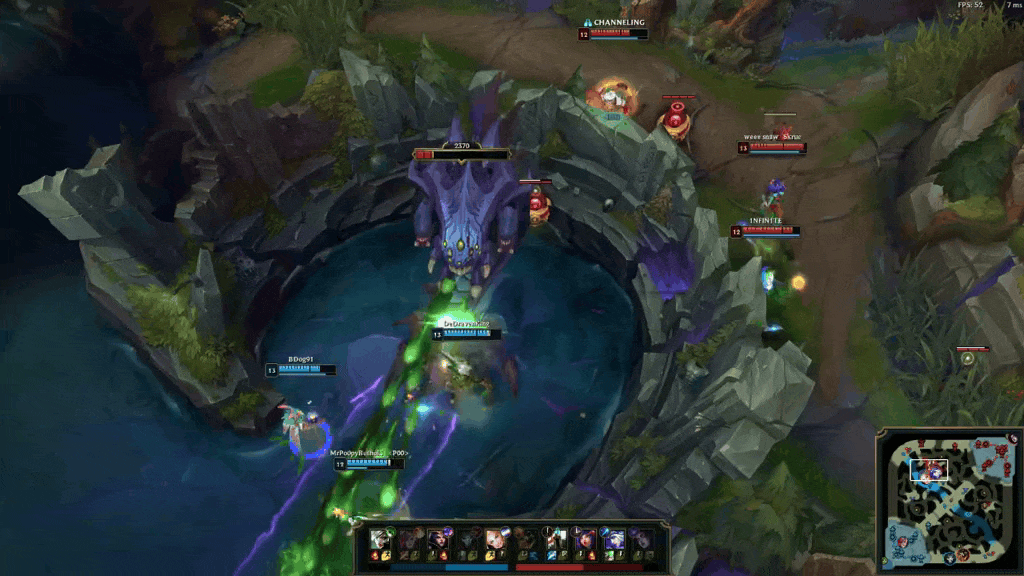Click the minimap in the corner
Image resolution: width=1024 pixels, height=576 pixels.
pyautogui.click(x=949, y=501)
